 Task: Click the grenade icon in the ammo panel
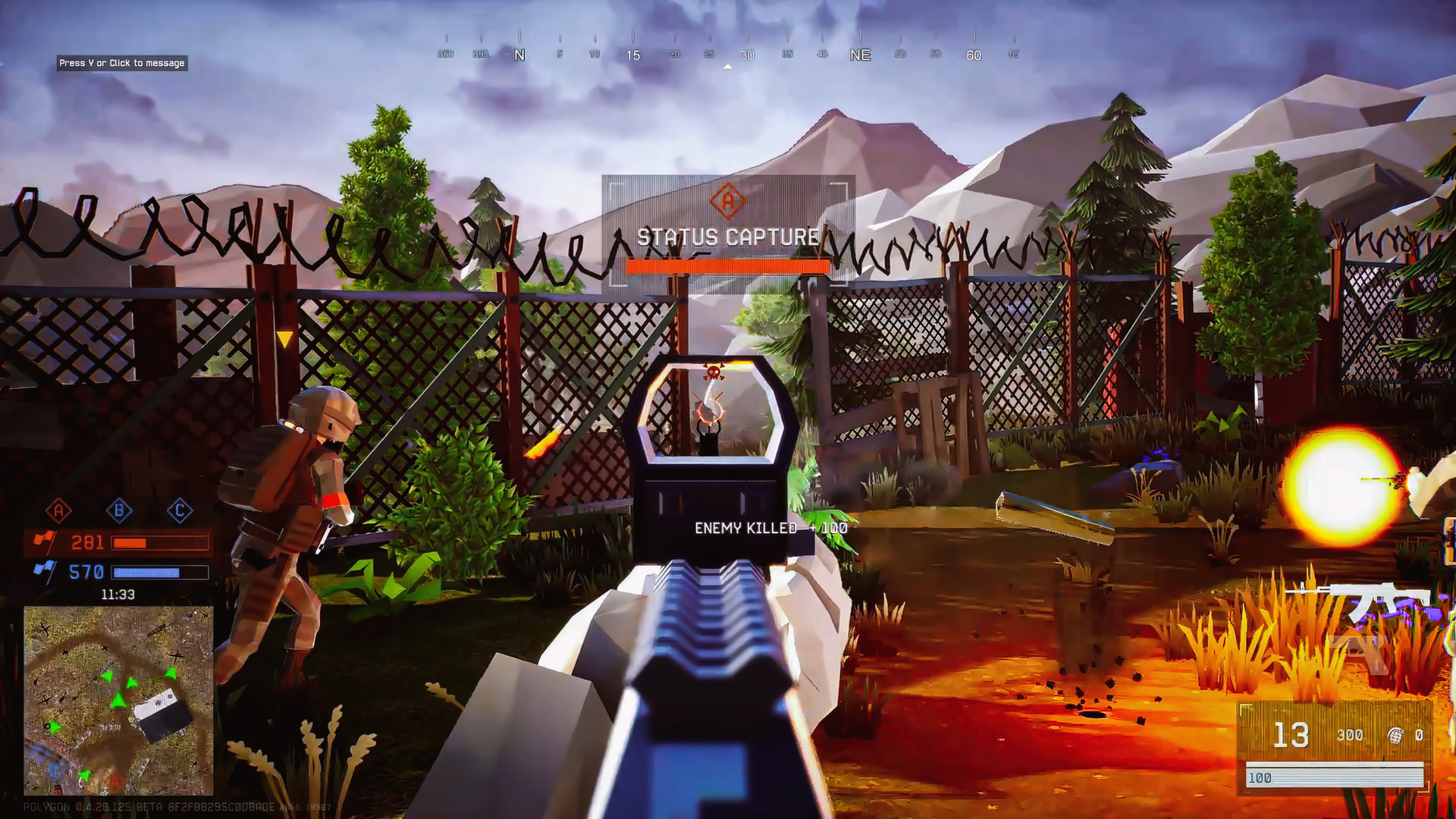pyautogui.click(x=1394, y=734)
